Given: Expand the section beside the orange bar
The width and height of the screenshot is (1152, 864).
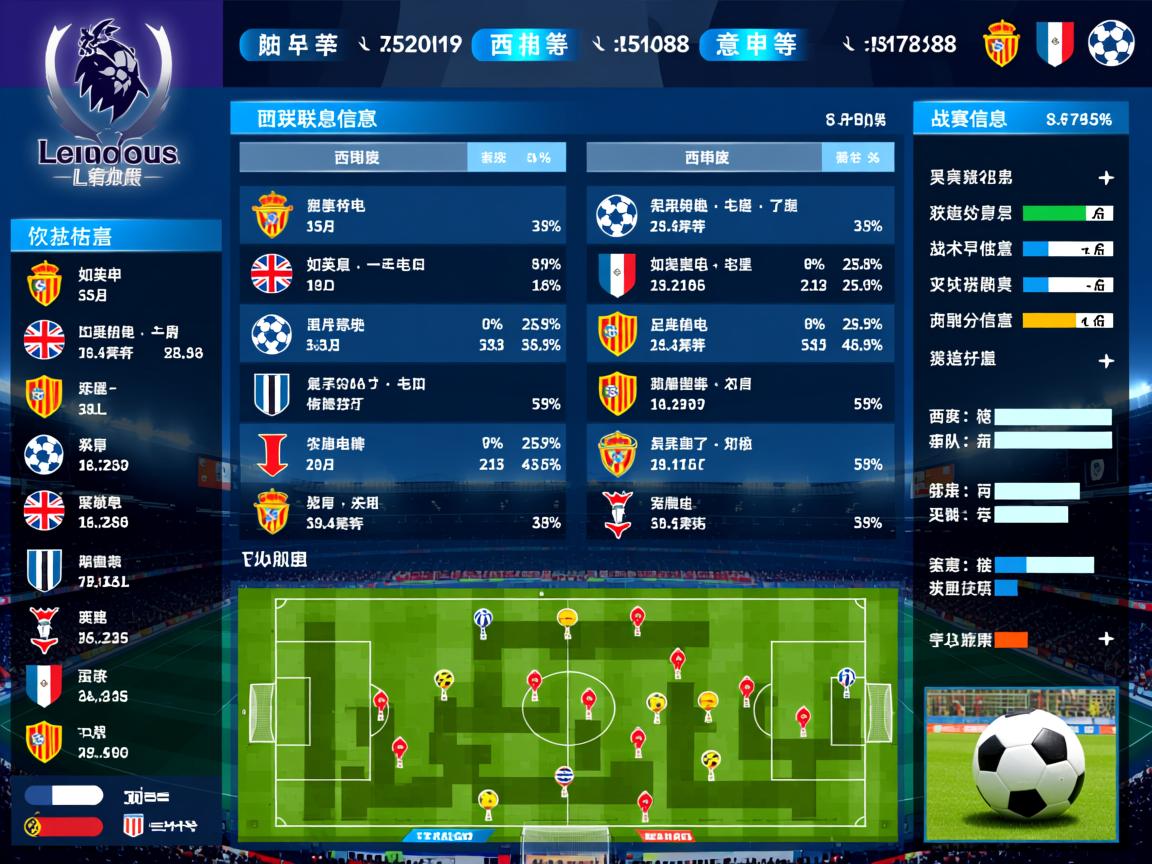Looking at the screenshot, I should click(x=1105, y=639).
